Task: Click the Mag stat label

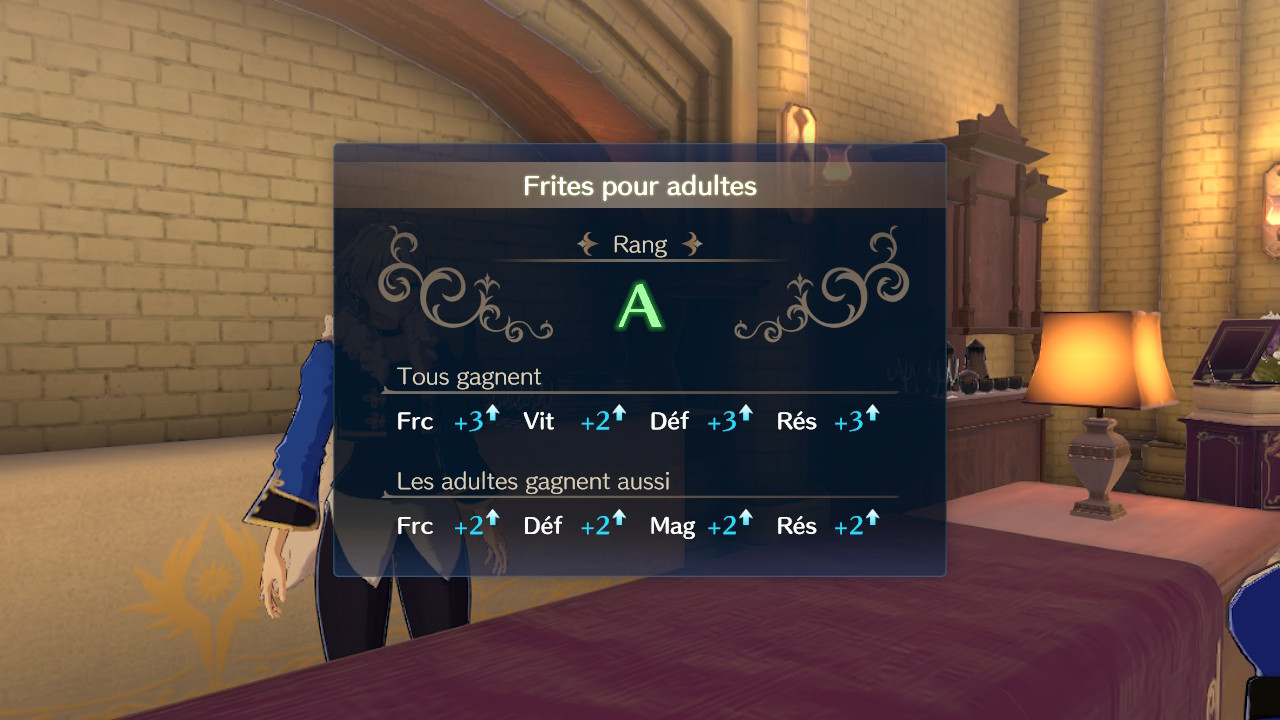Action: pyautogui.click(x=672, y=525)
